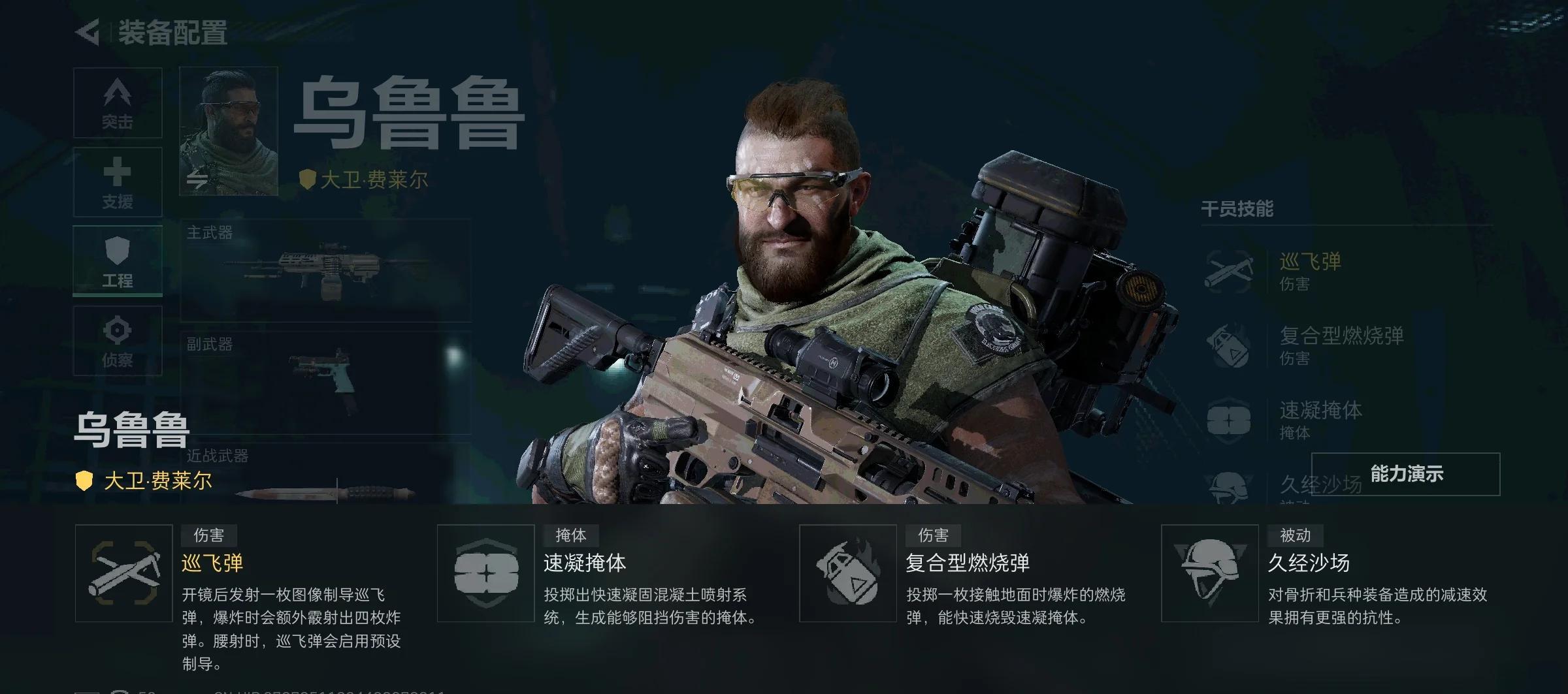Image resolution: width=1568 pixels, height=694 pixels.
Task: Click the 复合型燃烧弹 incendiary grenade icon
Action: point(847,575)
